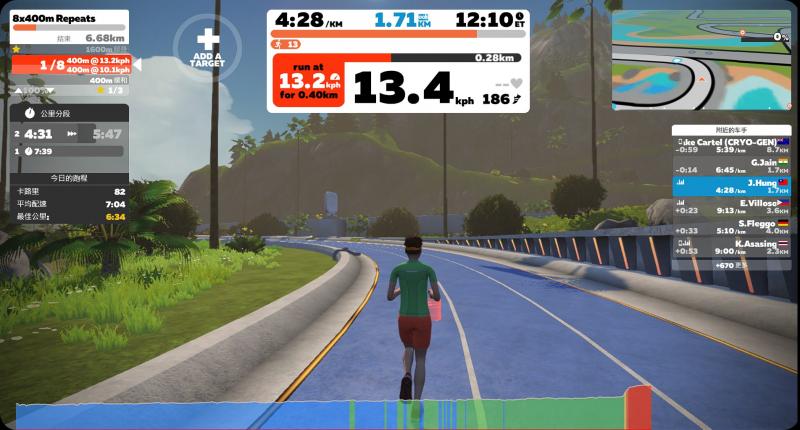Select G.Jain in the nearby runners list

coord(734,165)
